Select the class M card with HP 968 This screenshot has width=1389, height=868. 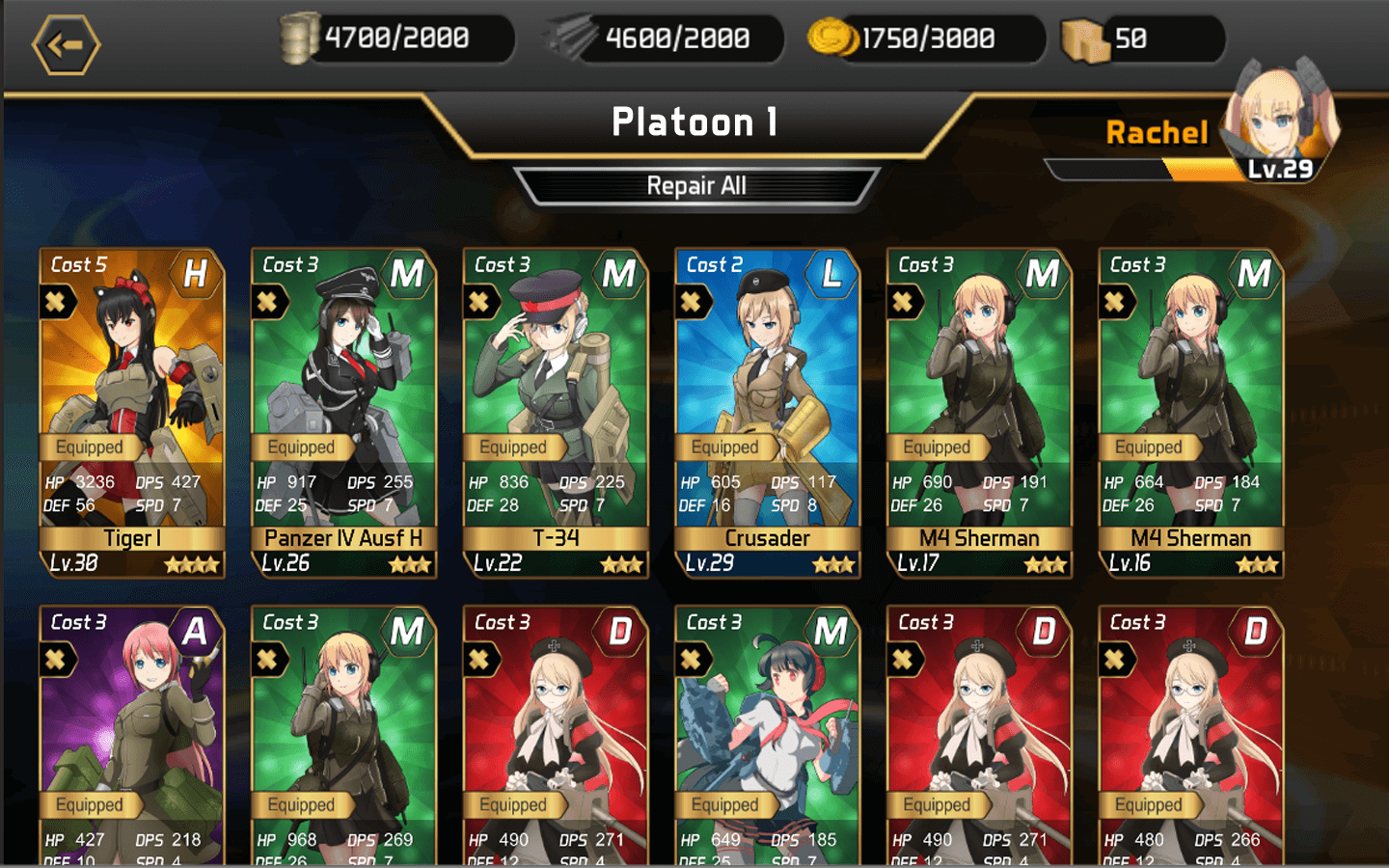pos(343,735)
